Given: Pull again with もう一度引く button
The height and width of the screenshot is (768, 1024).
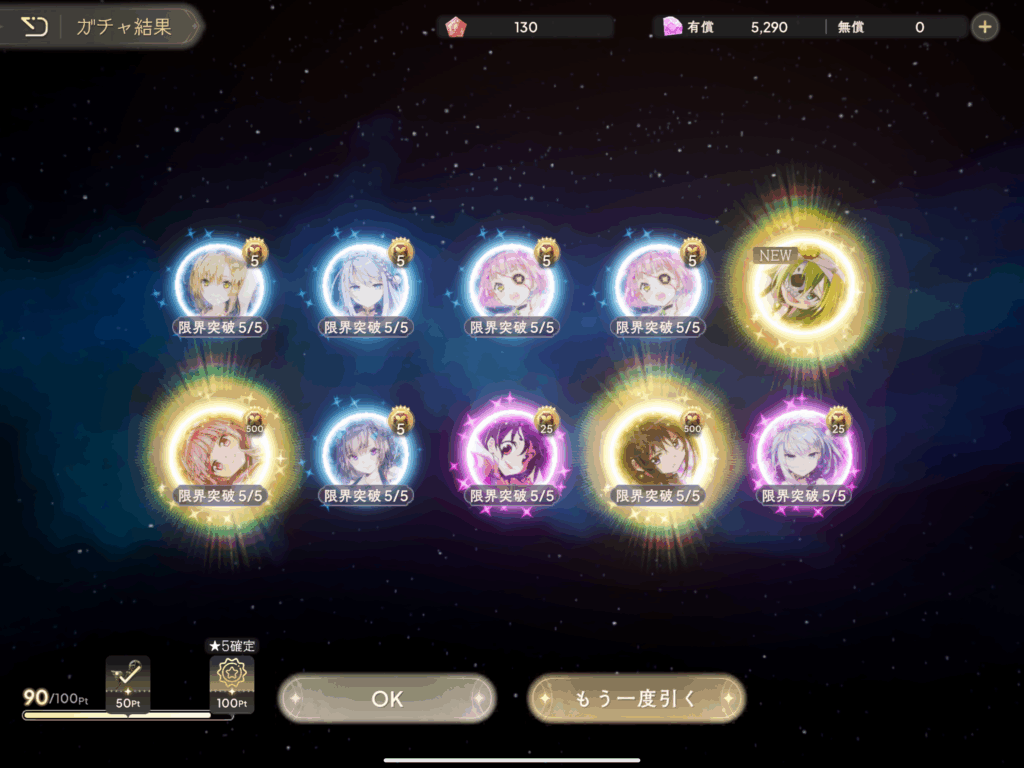Looking at the screenshot, I should [636, 699].
